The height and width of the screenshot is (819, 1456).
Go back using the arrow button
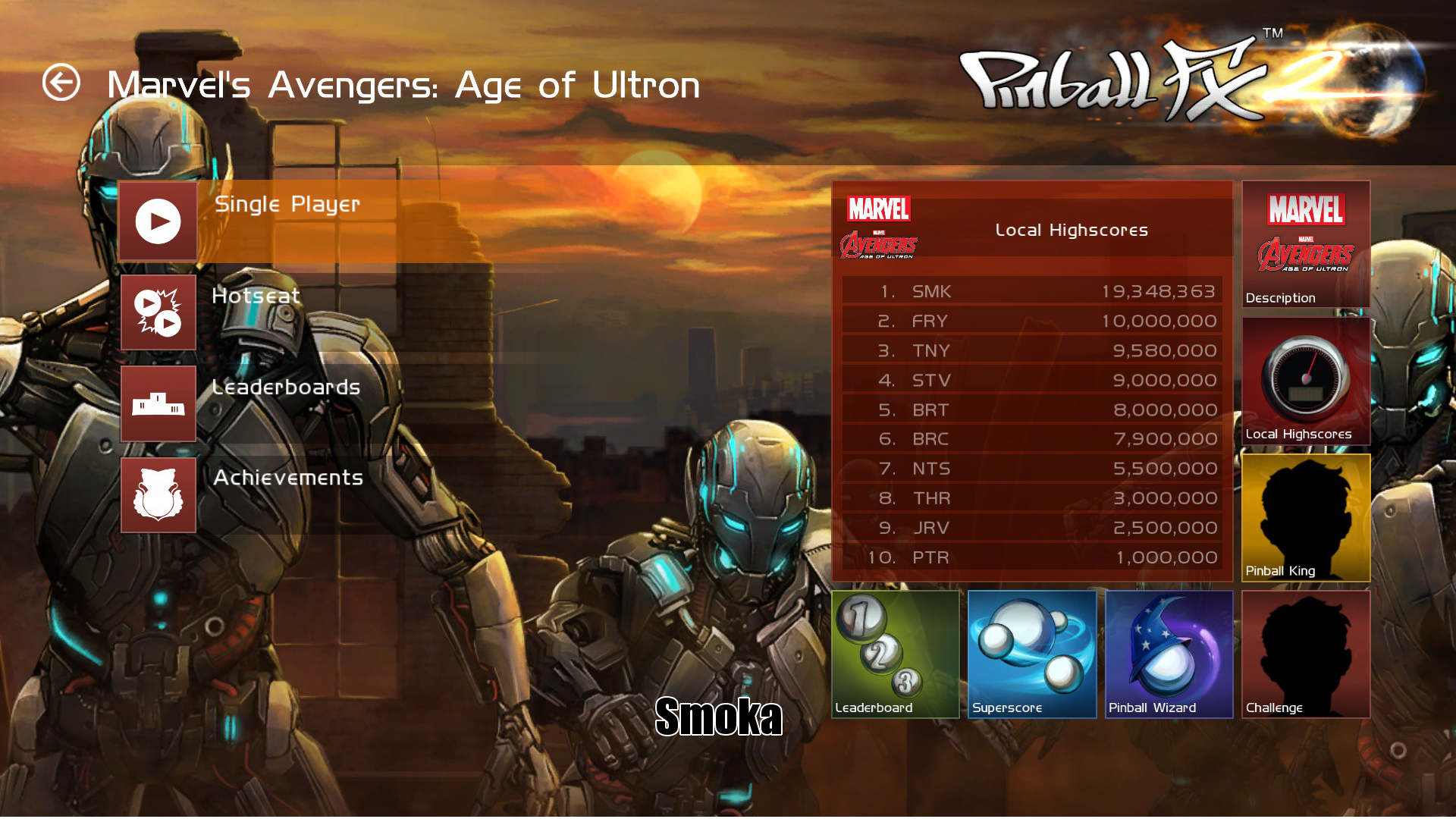pyautogui.click(x=61, y=83)
